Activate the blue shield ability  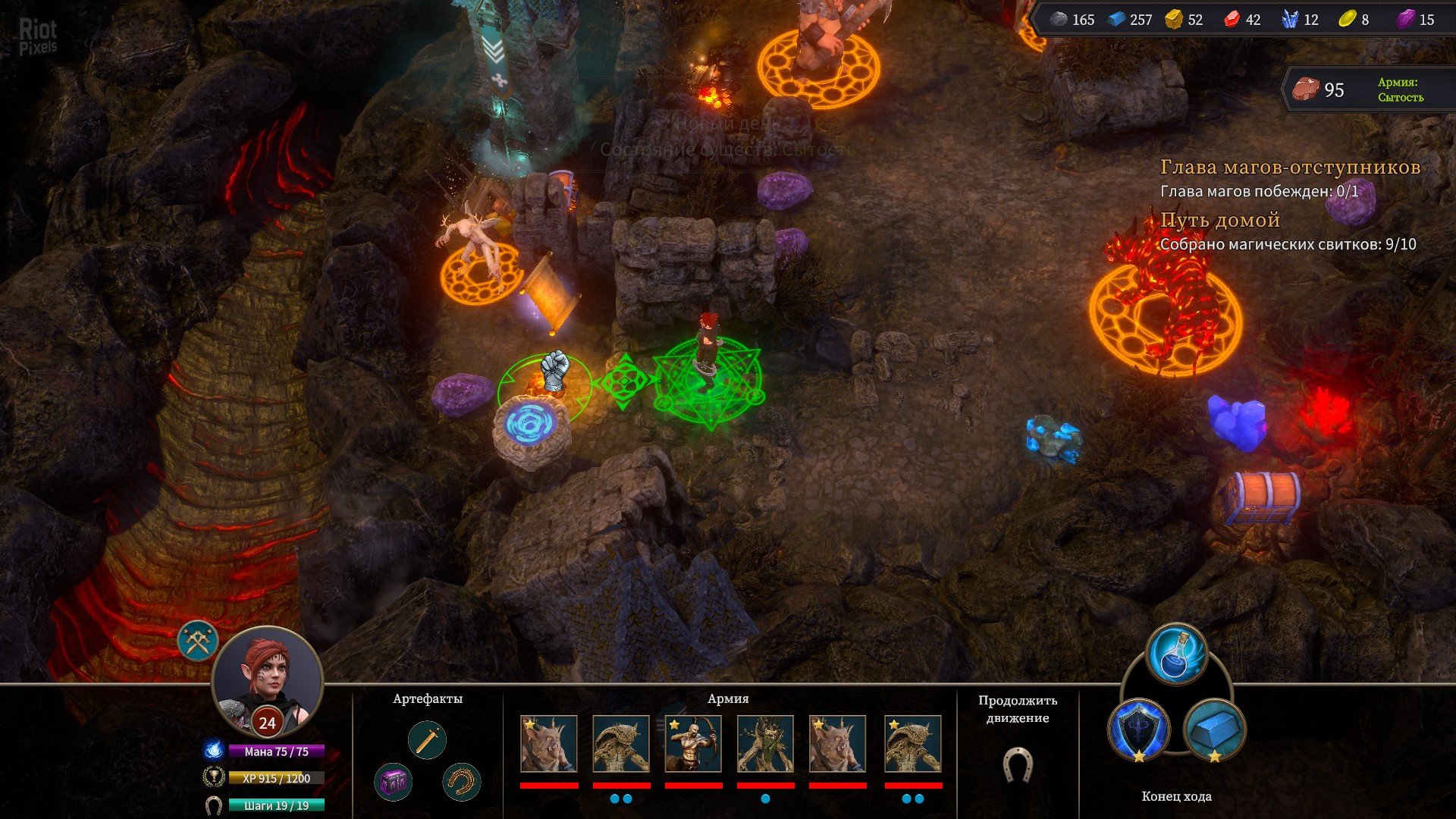pos(1139,730)
